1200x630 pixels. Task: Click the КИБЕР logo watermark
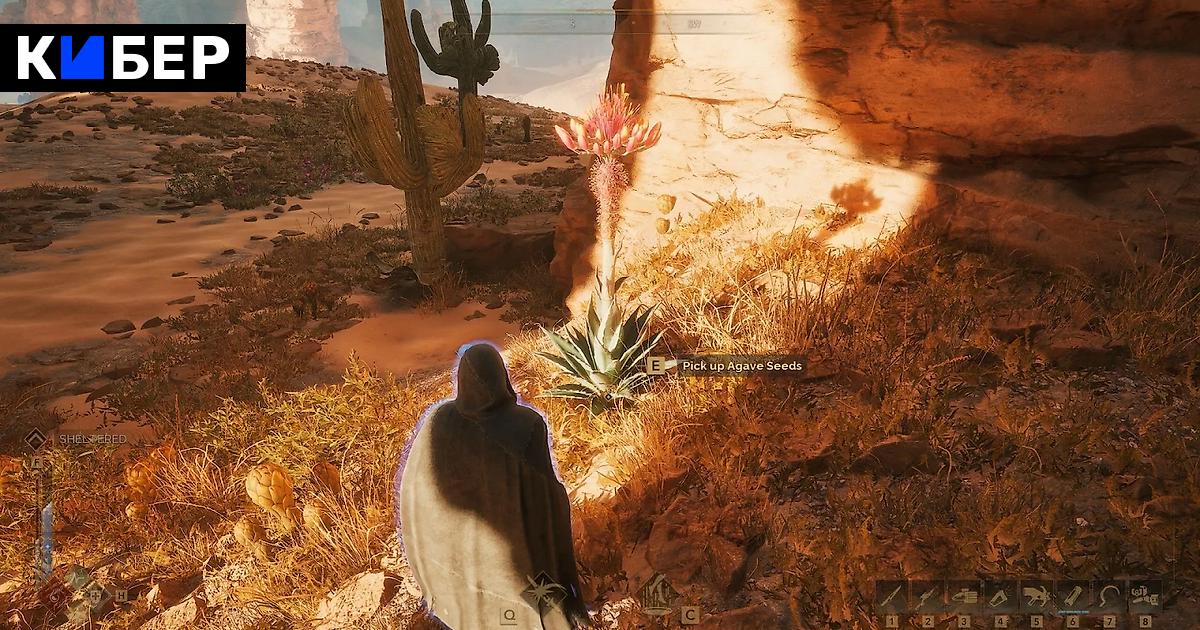[x=123, y=58]
